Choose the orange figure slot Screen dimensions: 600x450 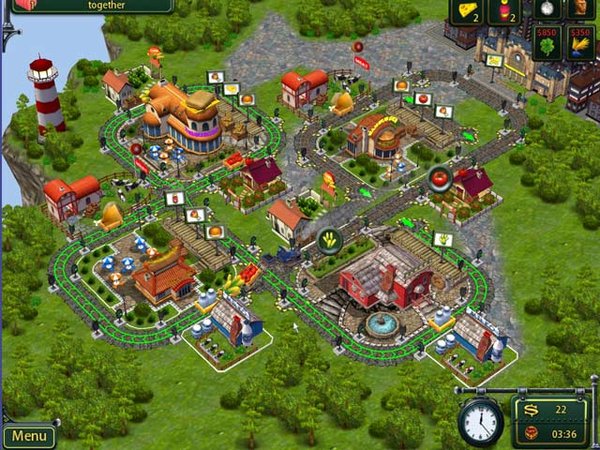581,10
